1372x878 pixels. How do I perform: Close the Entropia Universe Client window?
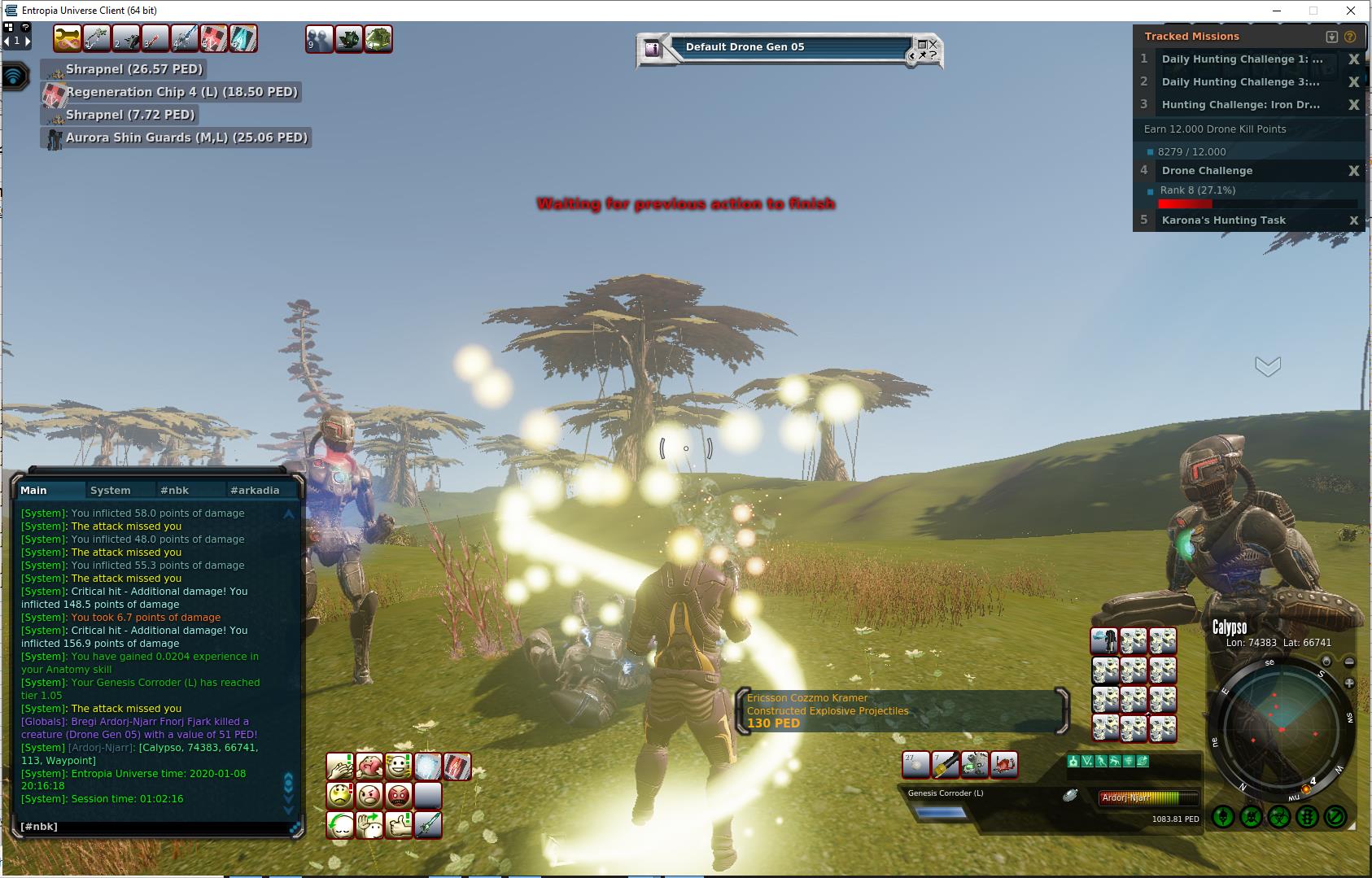click(x=1352, y=11)
